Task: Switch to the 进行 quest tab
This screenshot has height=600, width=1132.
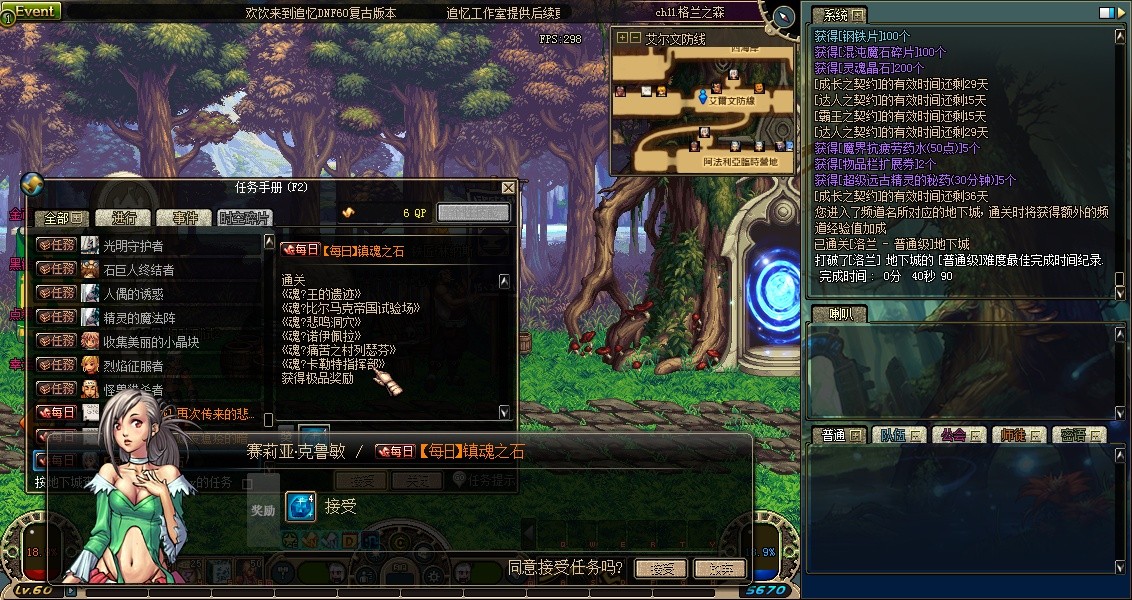Action: click(x=125, y=218)
